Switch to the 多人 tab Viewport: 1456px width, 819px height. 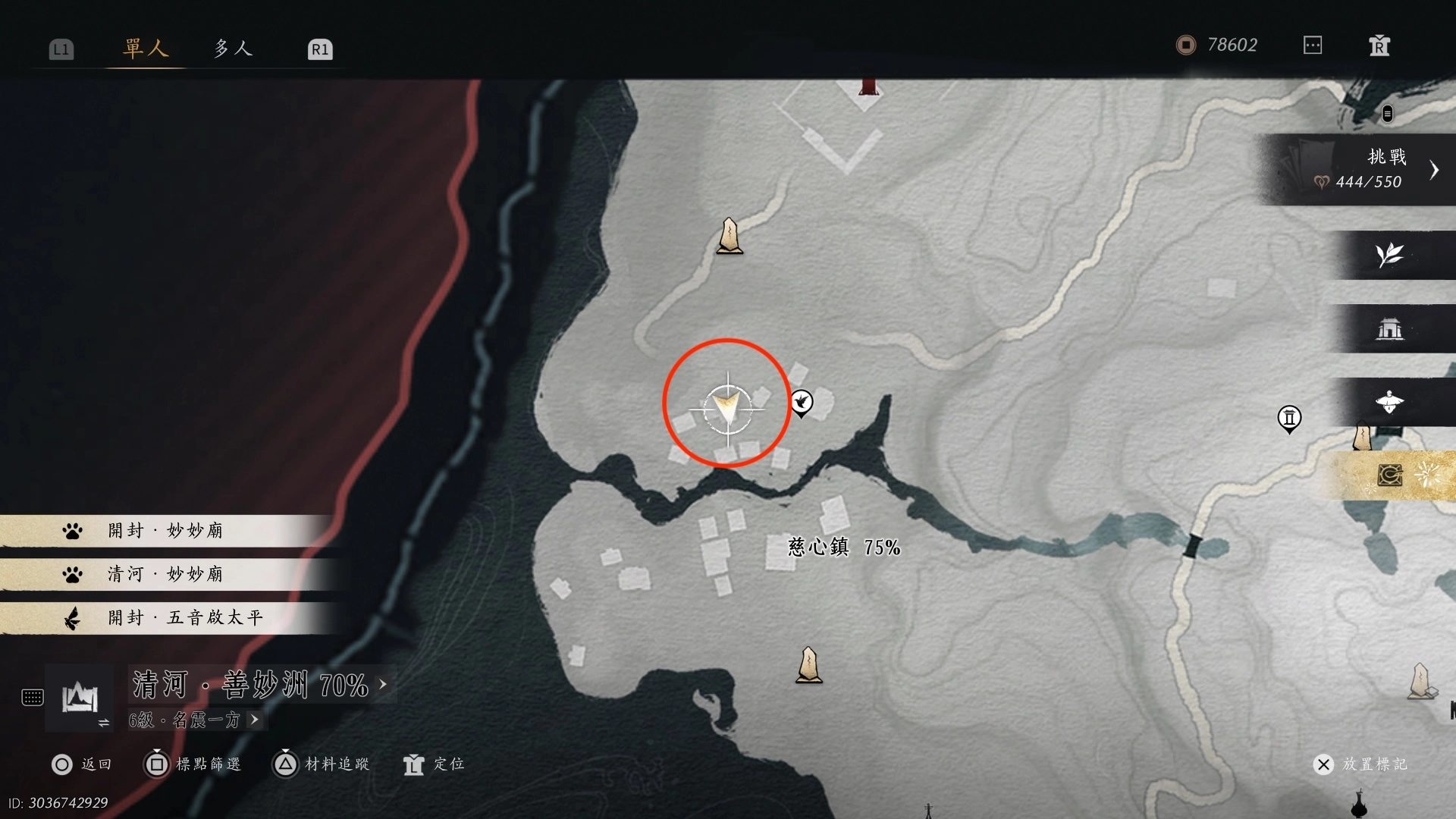[x=232, y=49]
